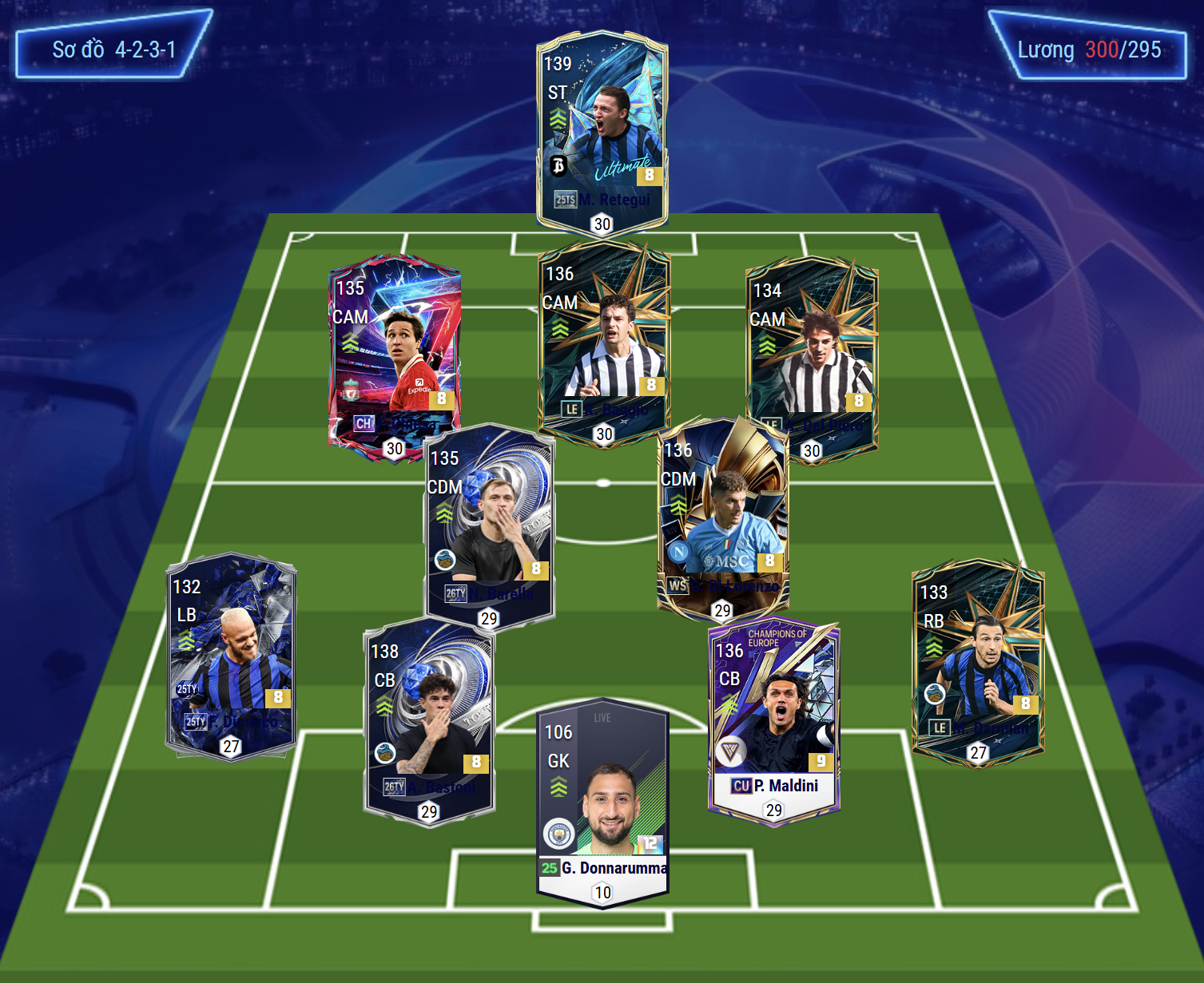Open the 4-2-3-1 formation selector
Viewport: 1204px width, 983px height.
(x=114, y=50)
